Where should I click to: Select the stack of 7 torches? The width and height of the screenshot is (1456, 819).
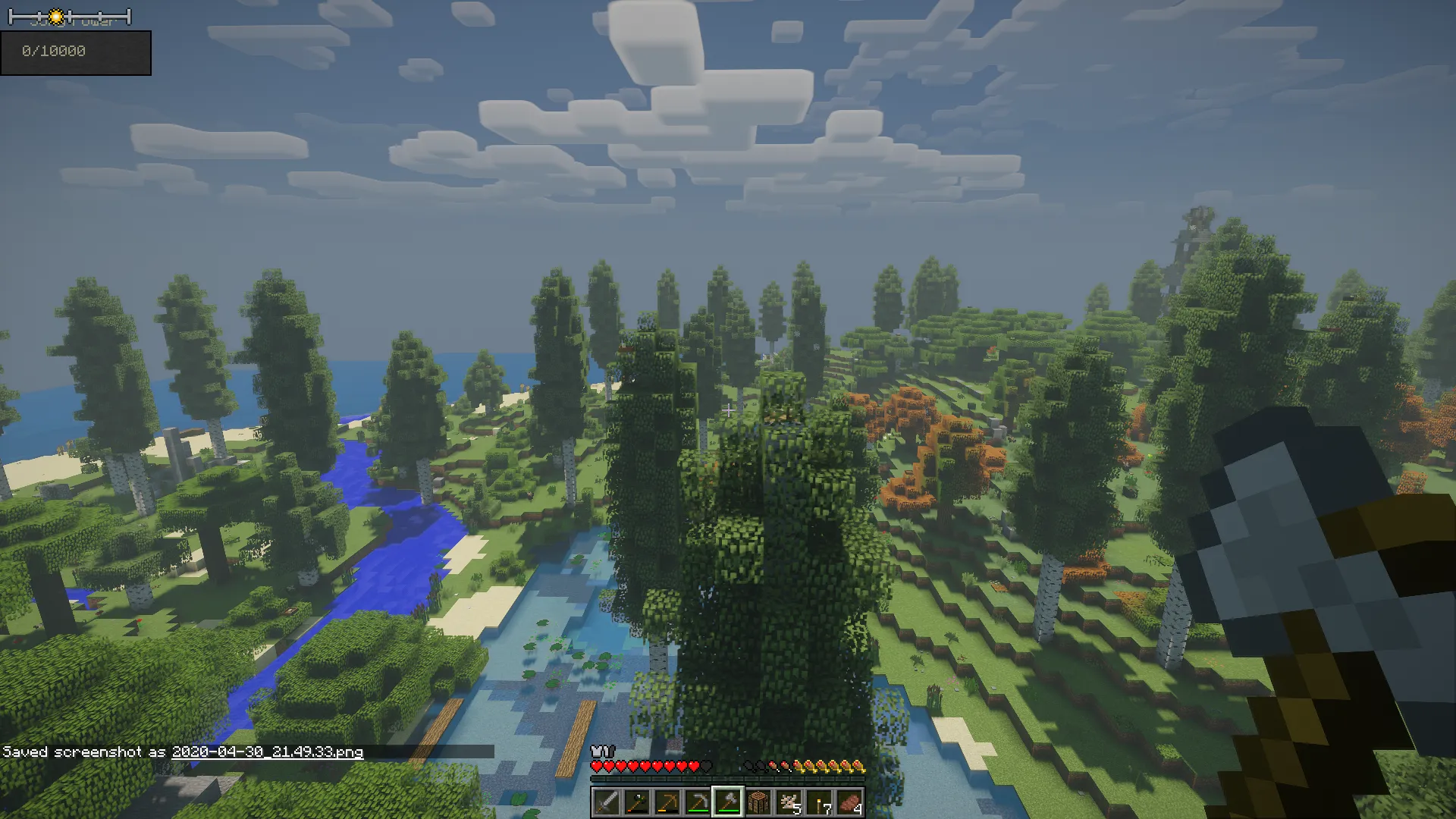tap(818, 802)
